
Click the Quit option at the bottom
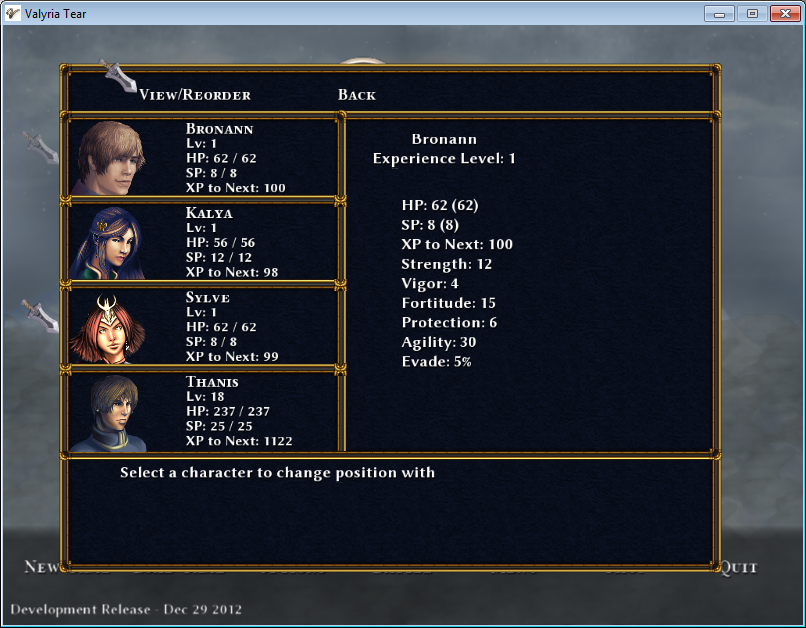(x=739, y=567)
